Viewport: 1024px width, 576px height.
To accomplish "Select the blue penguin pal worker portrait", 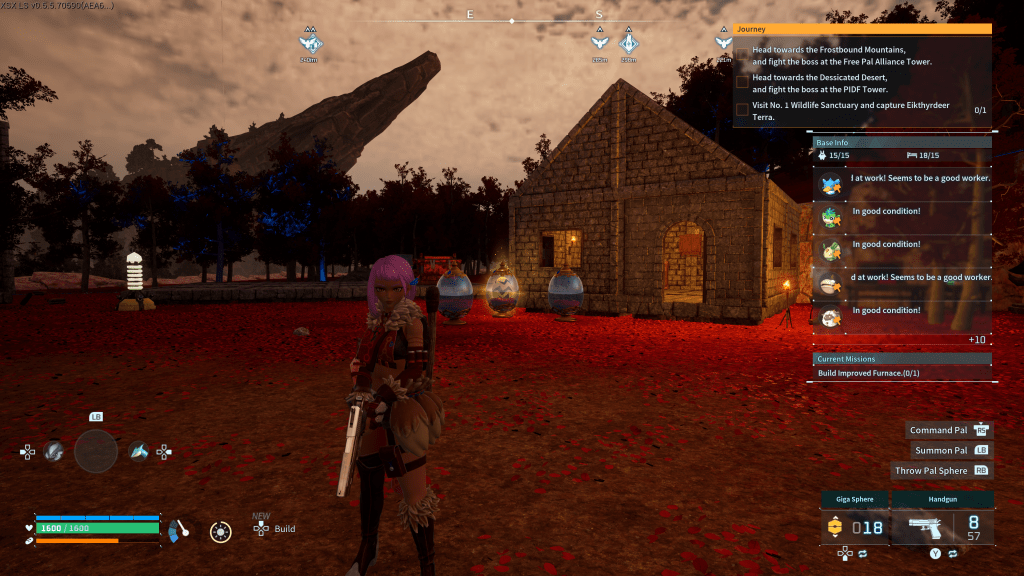I will click(x=830, y=183).
